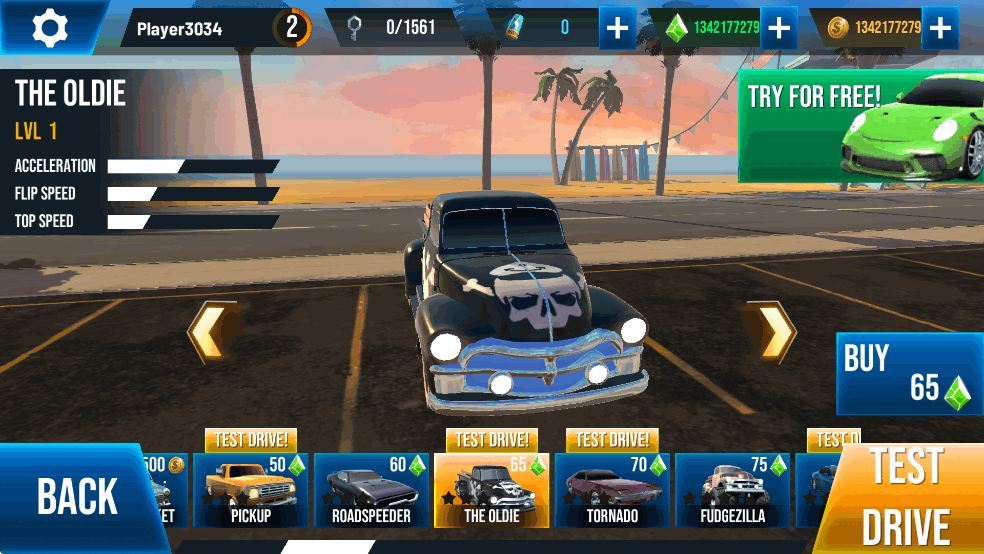Add green gems with plus button

click(x=778, y=28)
